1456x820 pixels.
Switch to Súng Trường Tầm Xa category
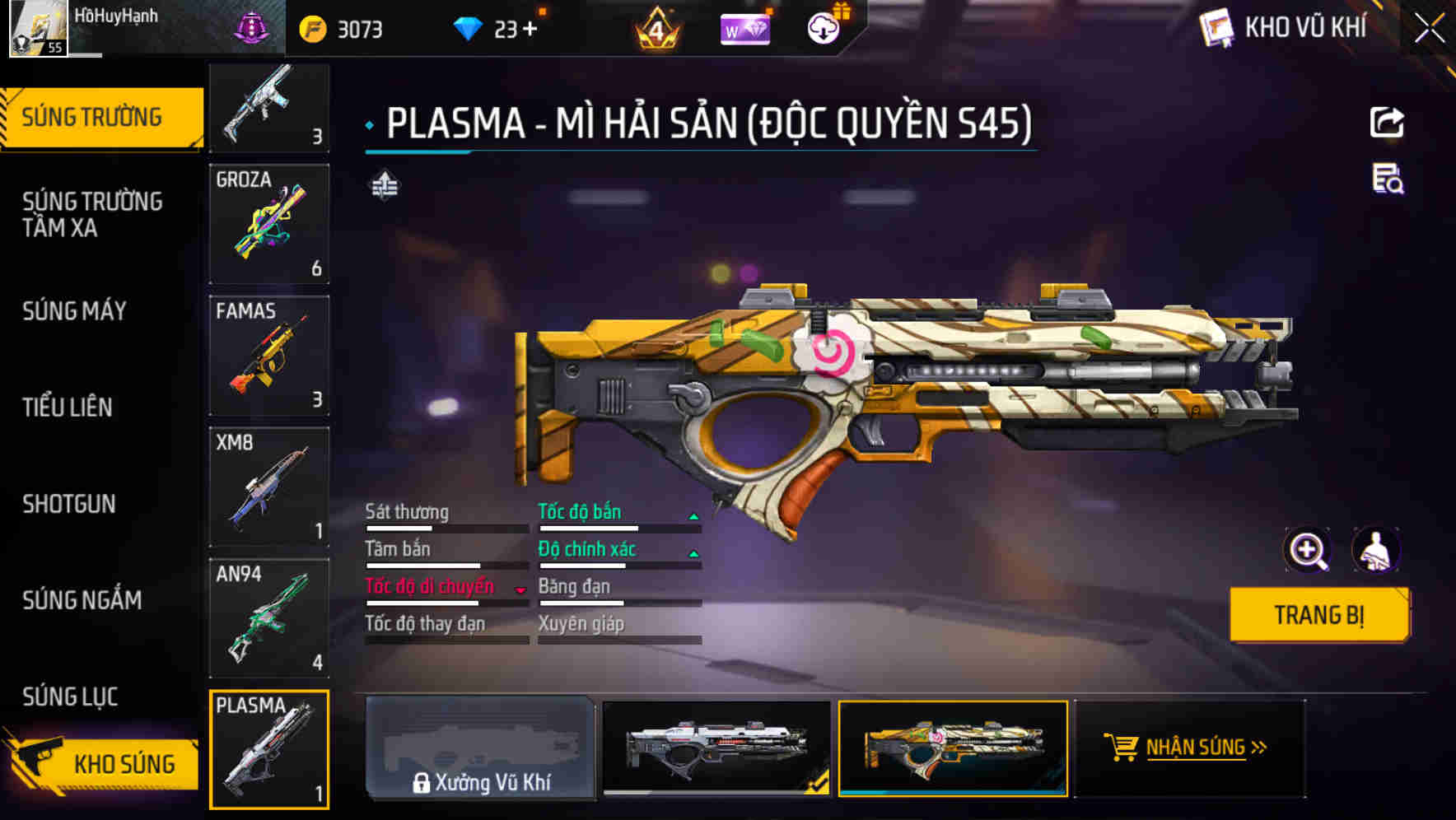pyautogui.click(x=92, y=214)
